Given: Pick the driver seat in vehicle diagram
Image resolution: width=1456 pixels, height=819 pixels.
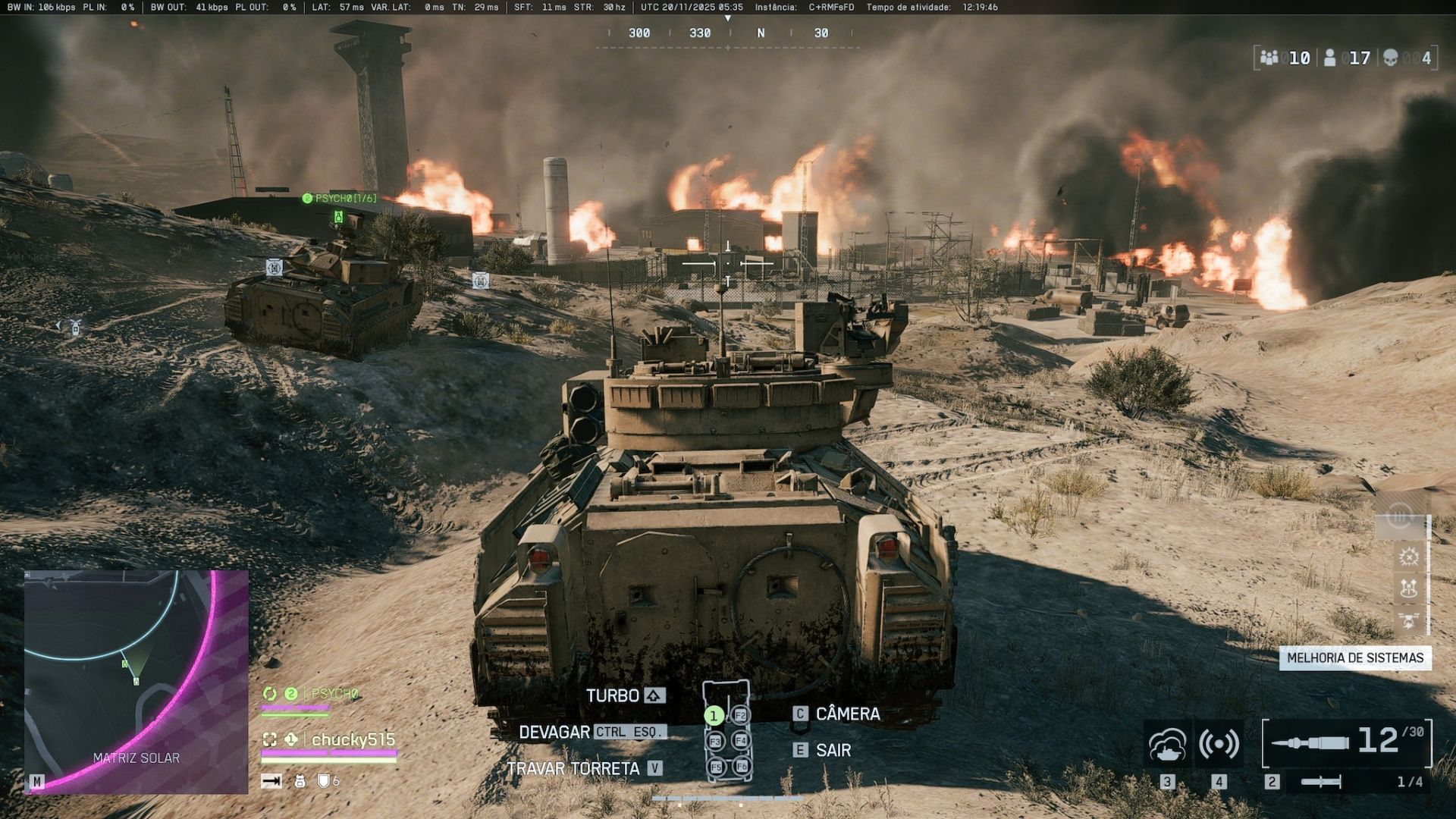Looking at the screenshot, I should [713, 715].
